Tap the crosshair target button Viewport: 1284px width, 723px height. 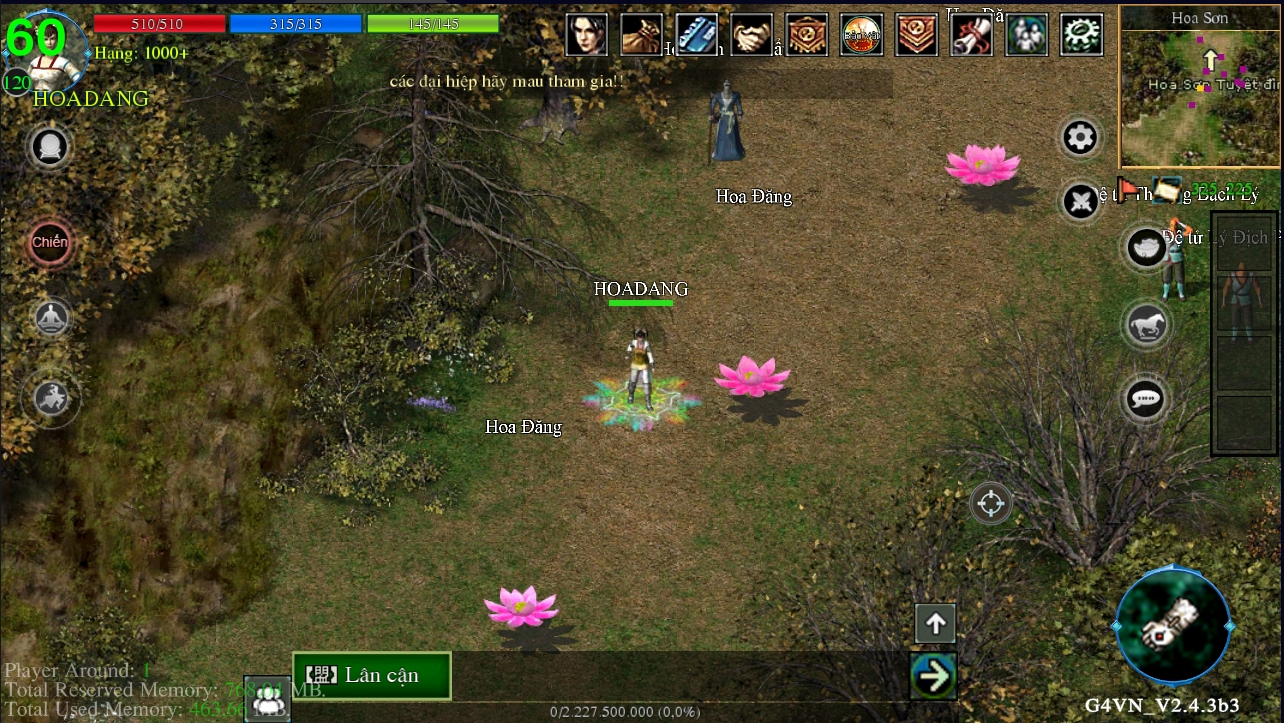[x=991, y=503]
